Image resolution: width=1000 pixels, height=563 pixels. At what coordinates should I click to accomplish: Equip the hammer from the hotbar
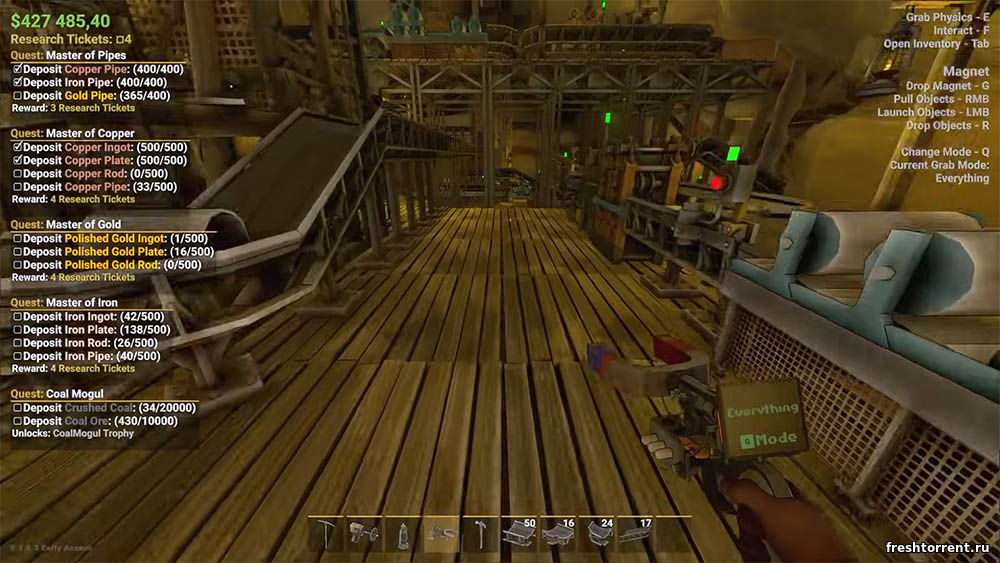pos(478,534)
